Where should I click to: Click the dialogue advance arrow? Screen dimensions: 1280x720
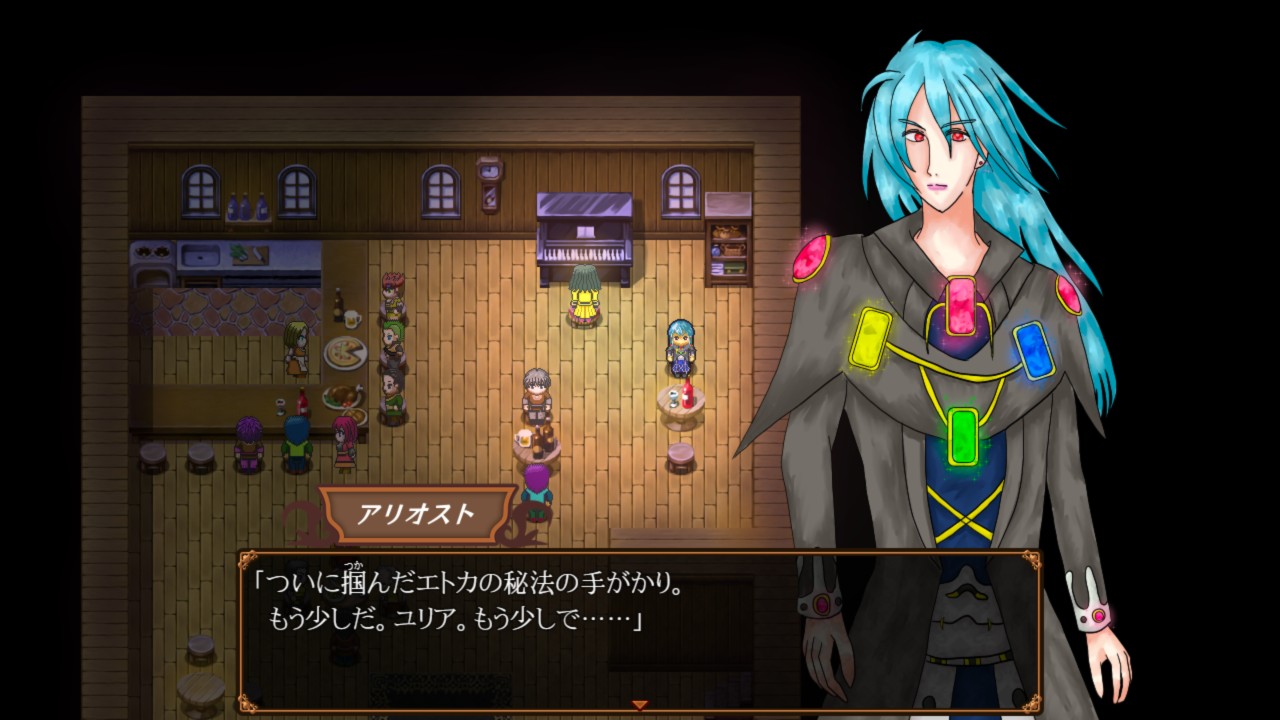(637, 704)
